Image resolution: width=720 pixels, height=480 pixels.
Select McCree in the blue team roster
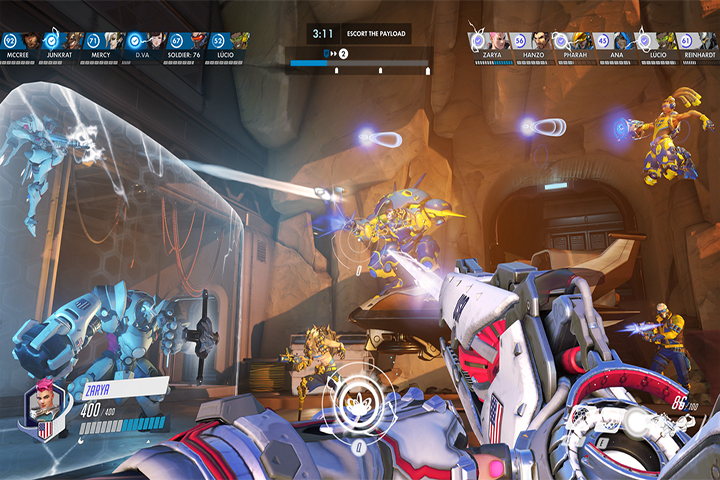point(31,42)
